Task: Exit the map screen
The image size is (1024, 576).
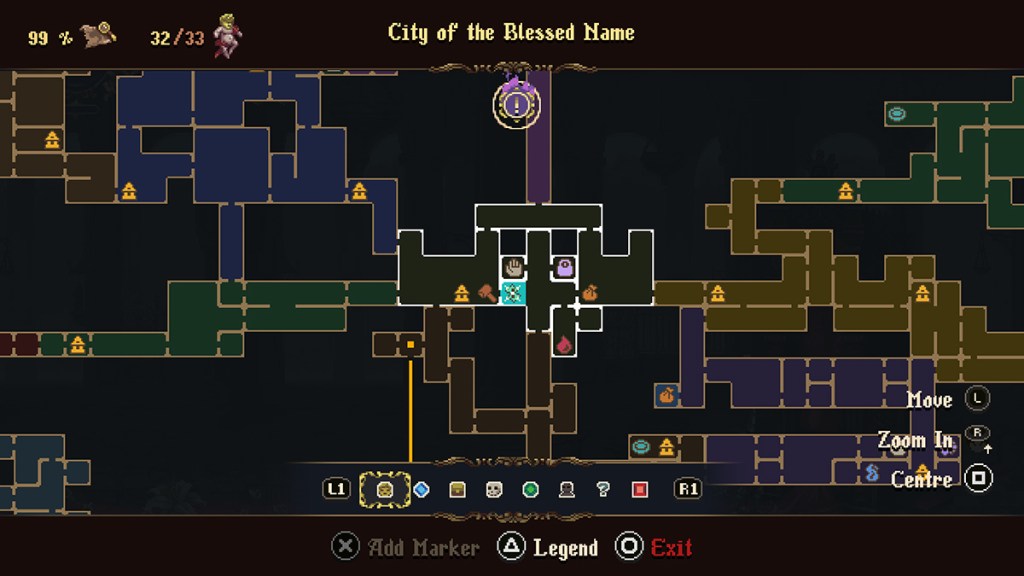Action: click(x=655, y=547)
